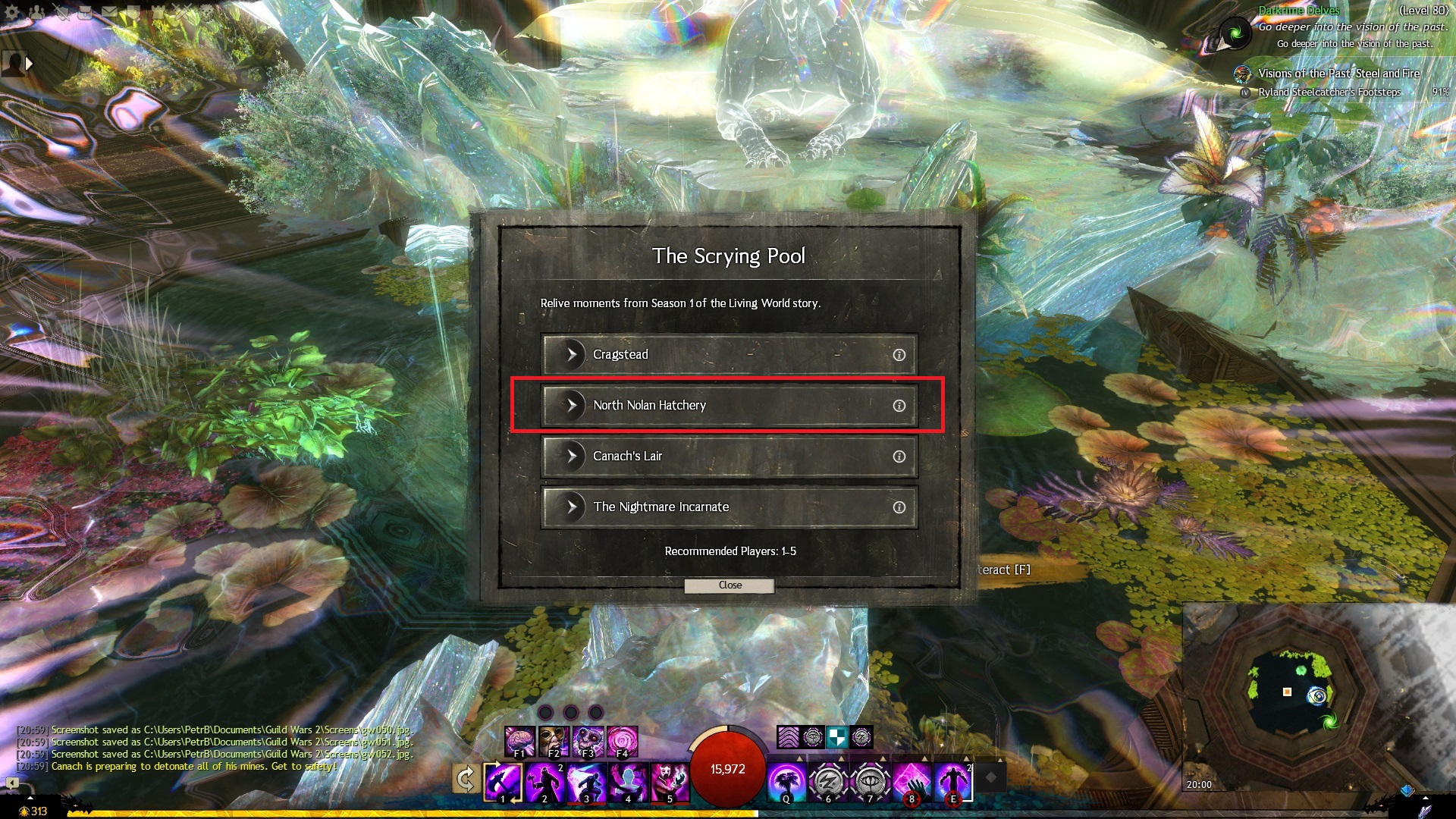Select the Visions of the Past achievement tracker
Screen dimensions: 1456x819
click(1338, 74)
